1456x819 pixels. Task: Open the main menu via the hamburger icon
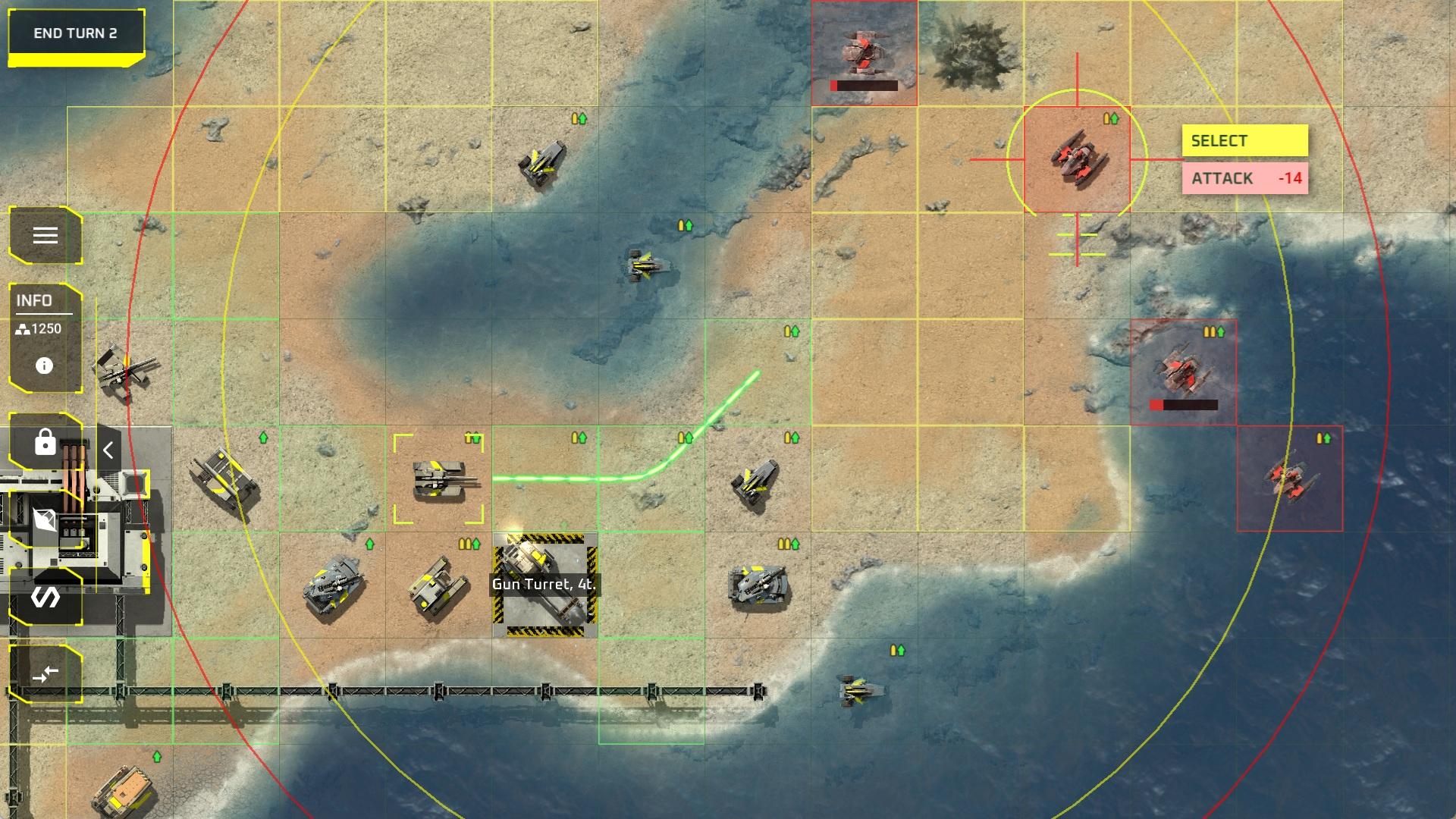44,235
